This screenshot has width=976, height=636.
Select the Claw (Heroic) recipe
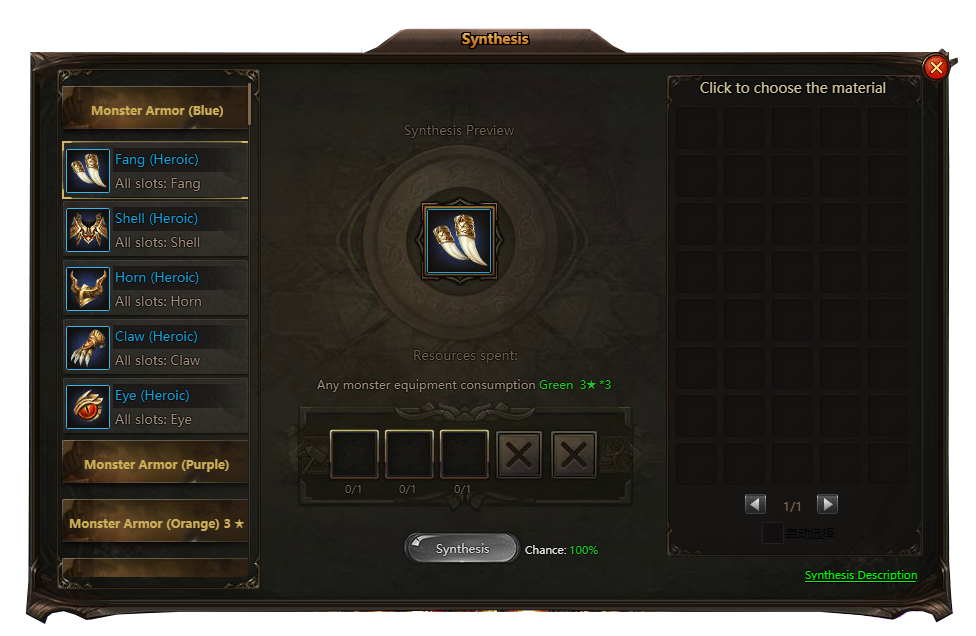click(x=156, y=348)
